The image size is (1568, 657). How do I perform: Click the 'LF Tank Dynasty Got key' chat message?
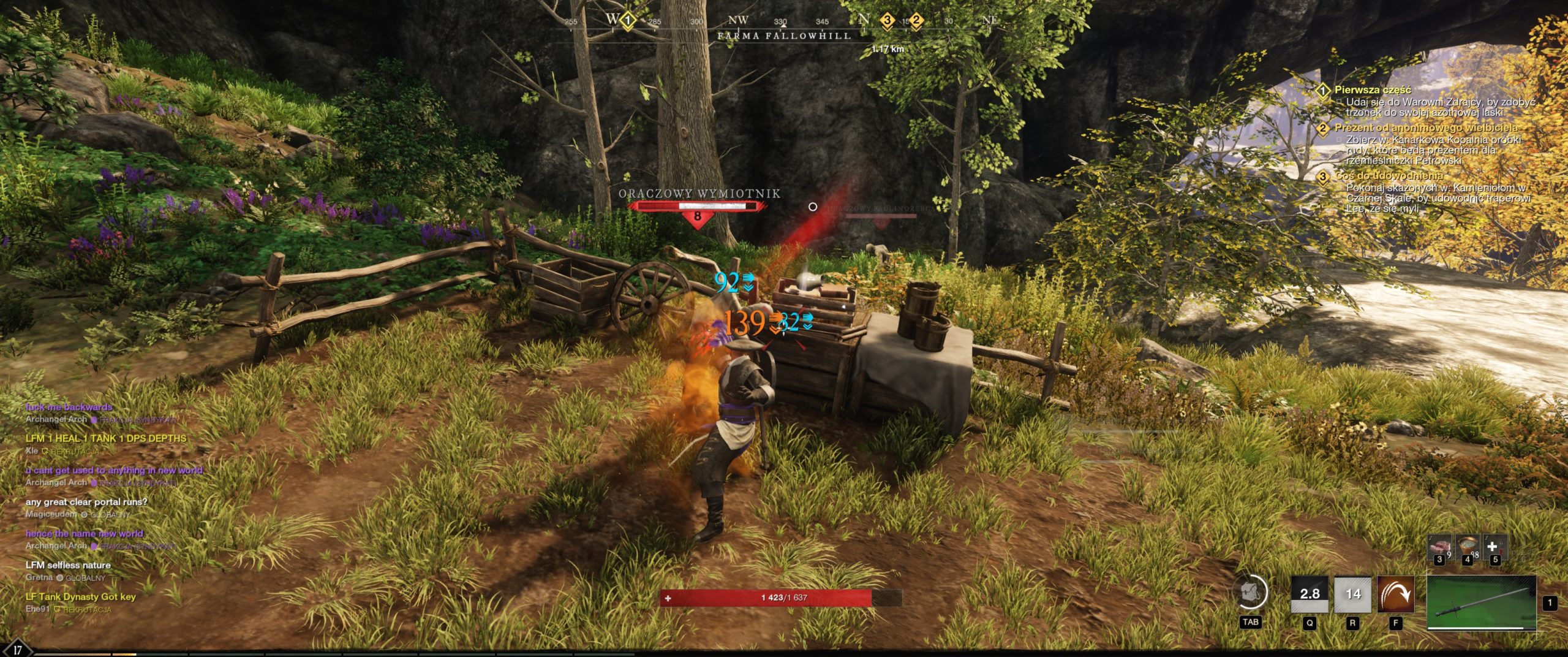coord(80,597)
